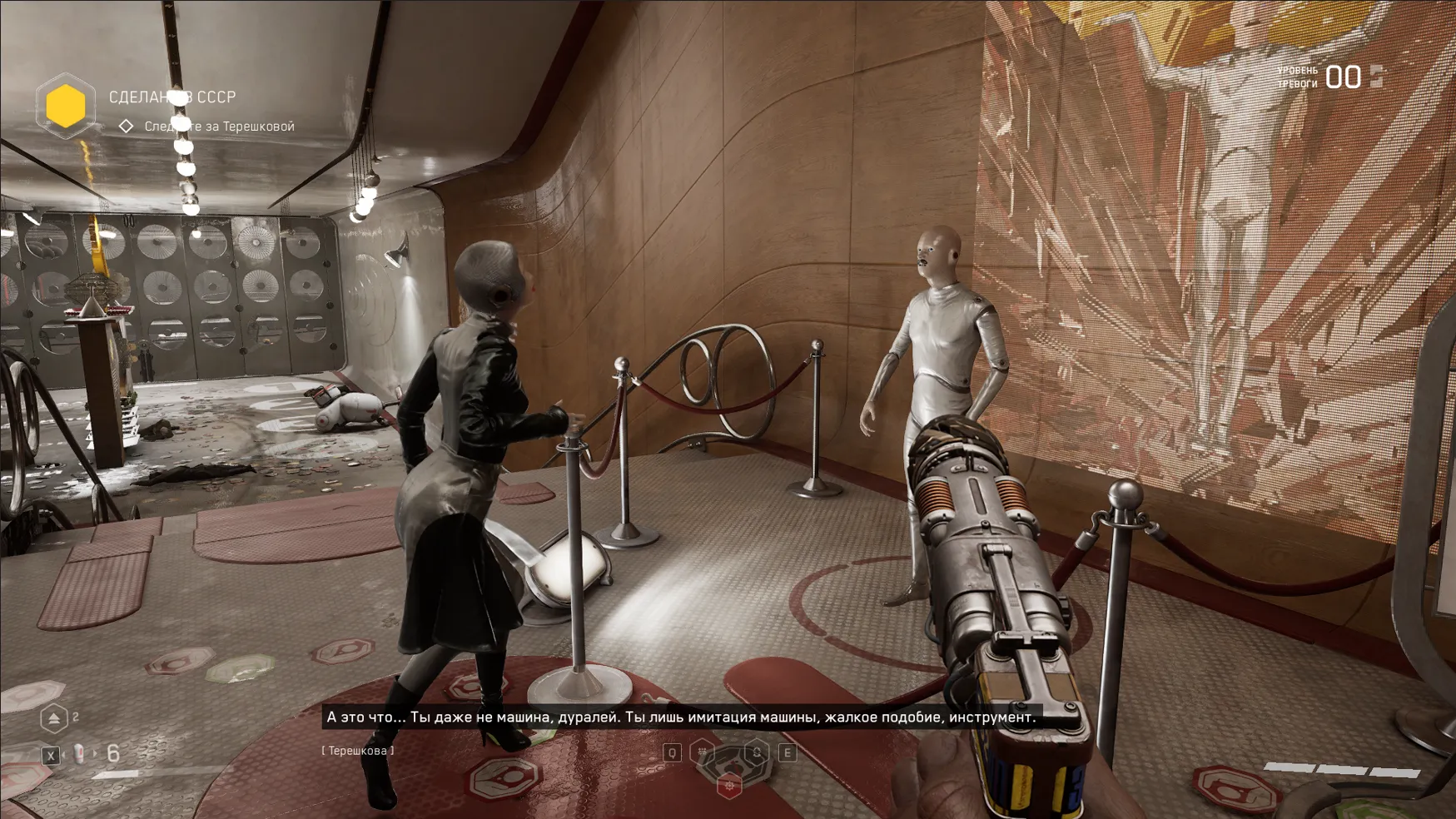Screen dimensions: 1456x819
Task: Expand the Следуйте за Терешковой objective details
Action: tap(219, 126)
